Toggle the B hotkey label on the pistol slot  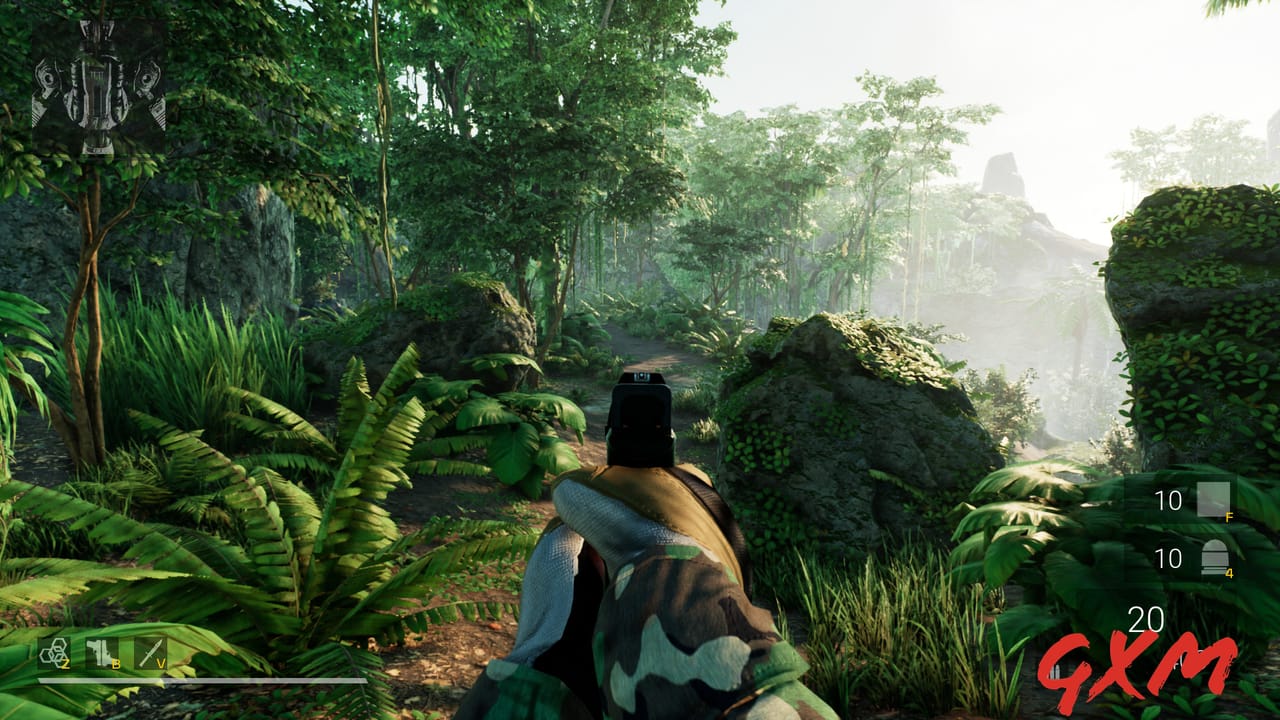pos(116,664)
